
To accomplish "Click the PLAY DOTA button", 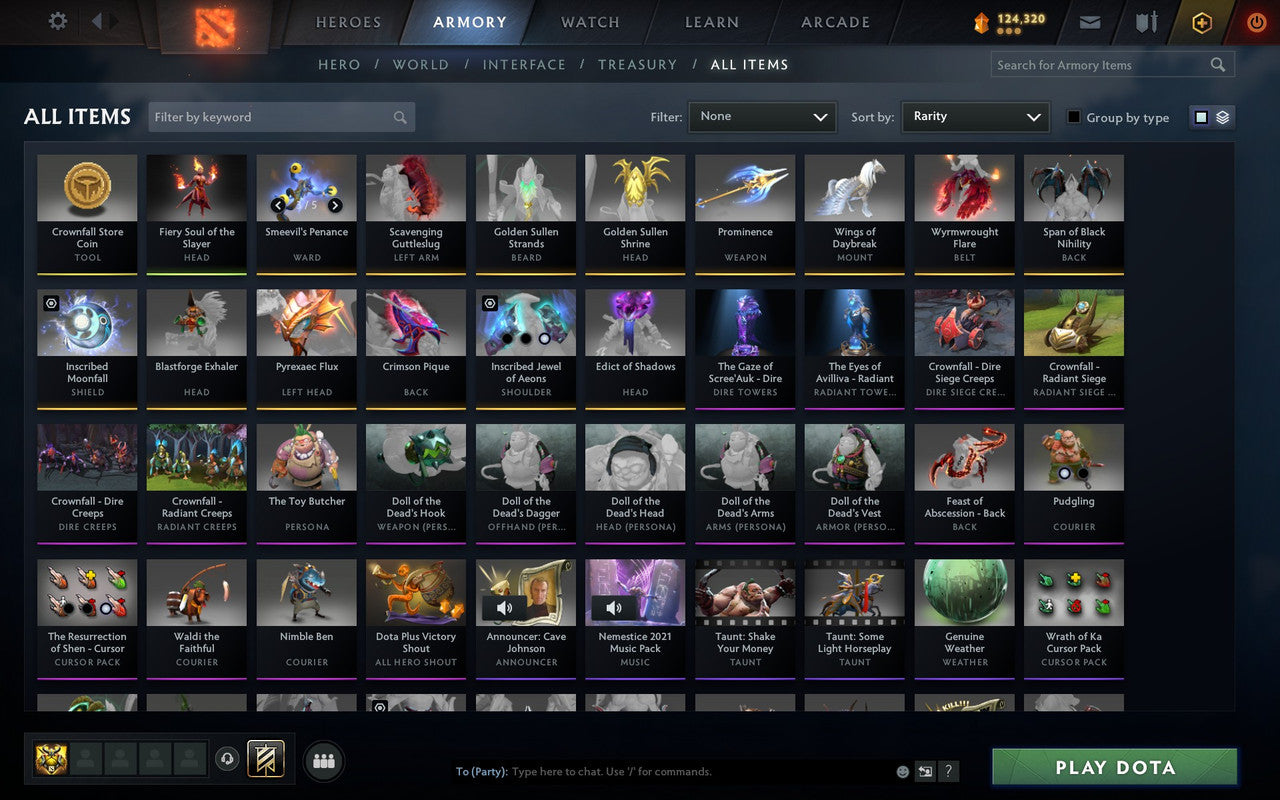I will click(1113, 768).
